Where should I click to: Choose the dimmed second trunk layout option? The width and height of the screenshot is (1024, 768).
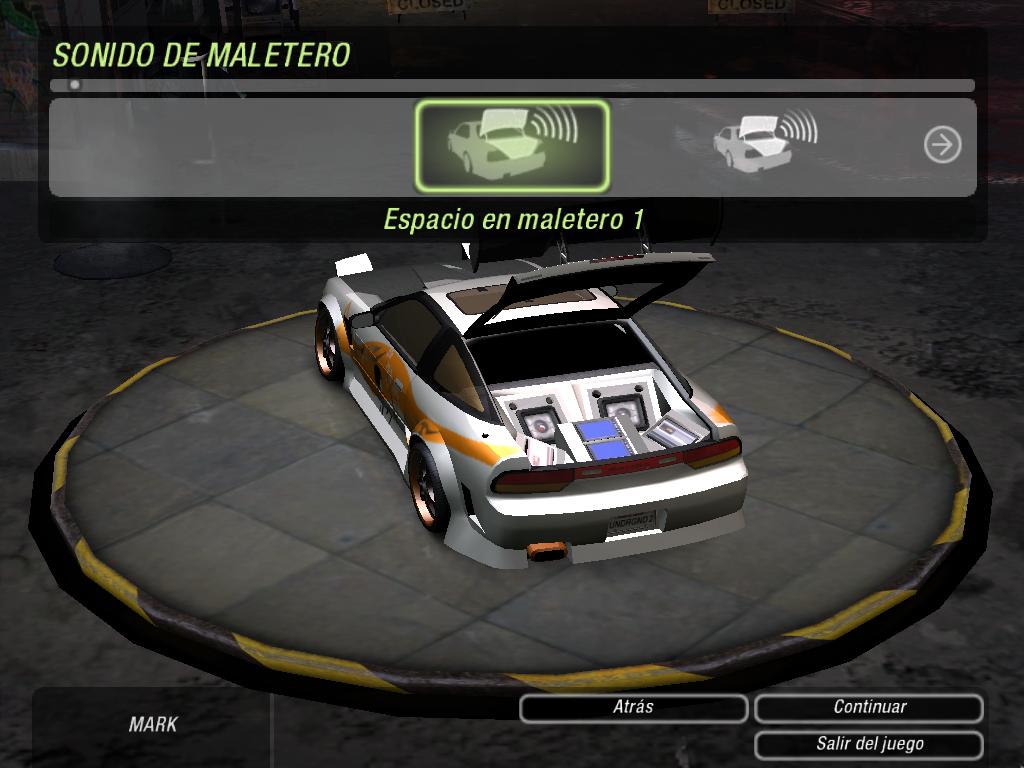pyautogui.click(x=762, y=141)
